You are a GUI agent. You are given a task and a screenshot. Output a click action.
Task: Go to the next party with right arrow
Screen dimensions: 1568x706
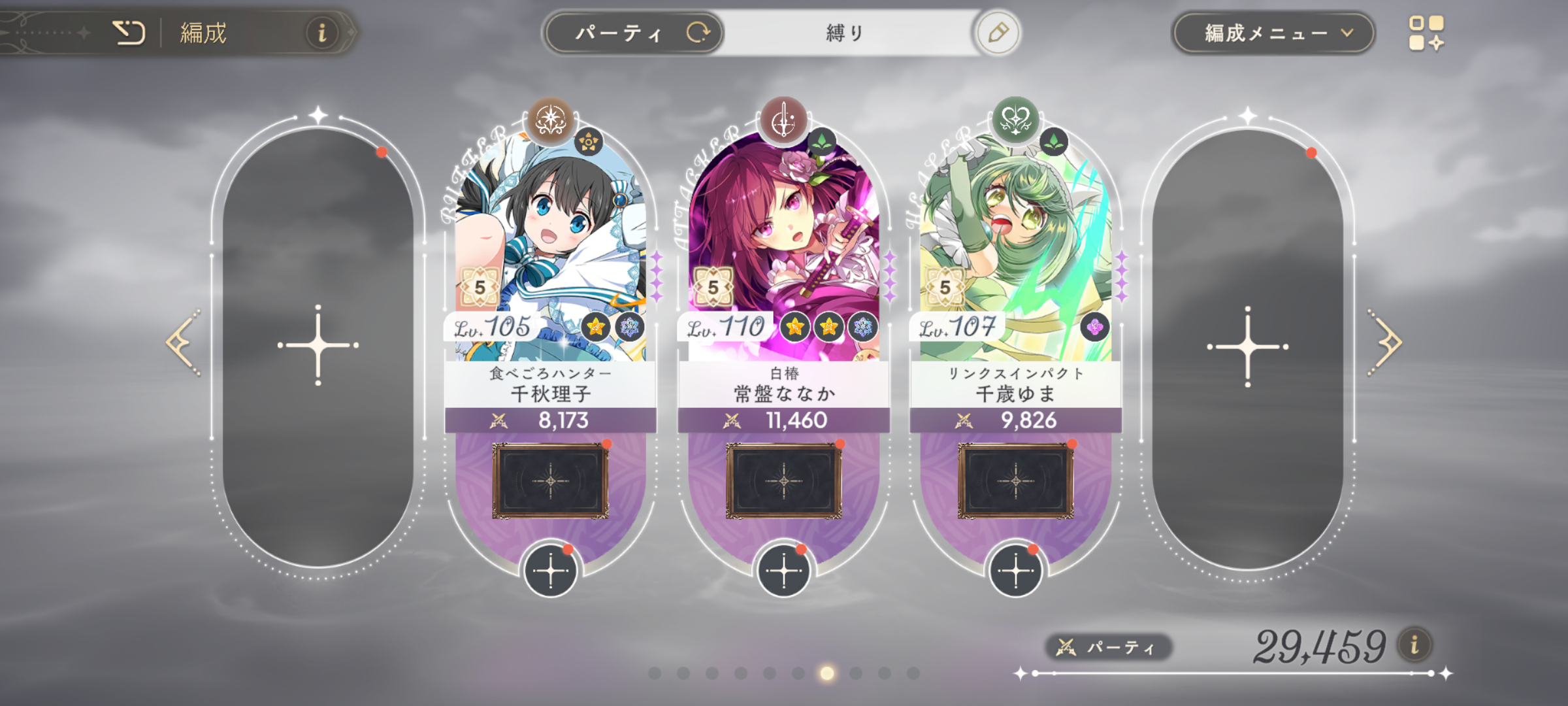pyautogui.click(x=1385, y=343)
